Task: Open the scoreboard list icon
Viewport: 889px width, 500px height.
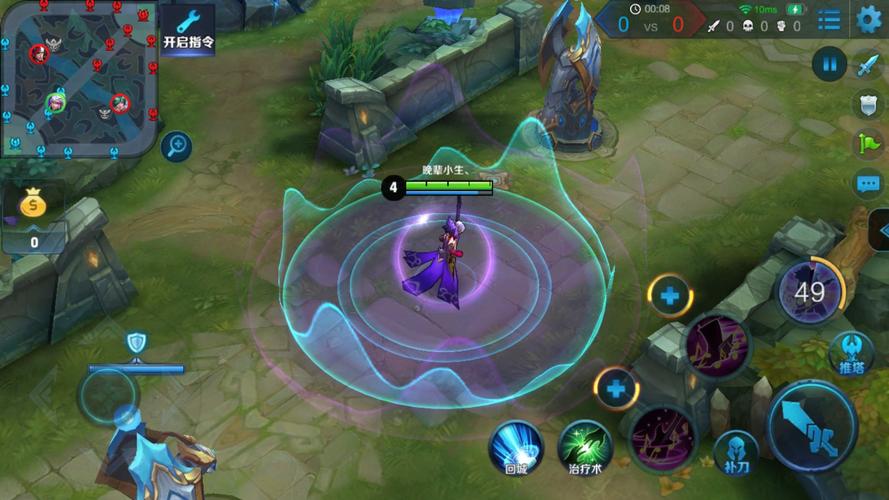Action: coord(829,19)
